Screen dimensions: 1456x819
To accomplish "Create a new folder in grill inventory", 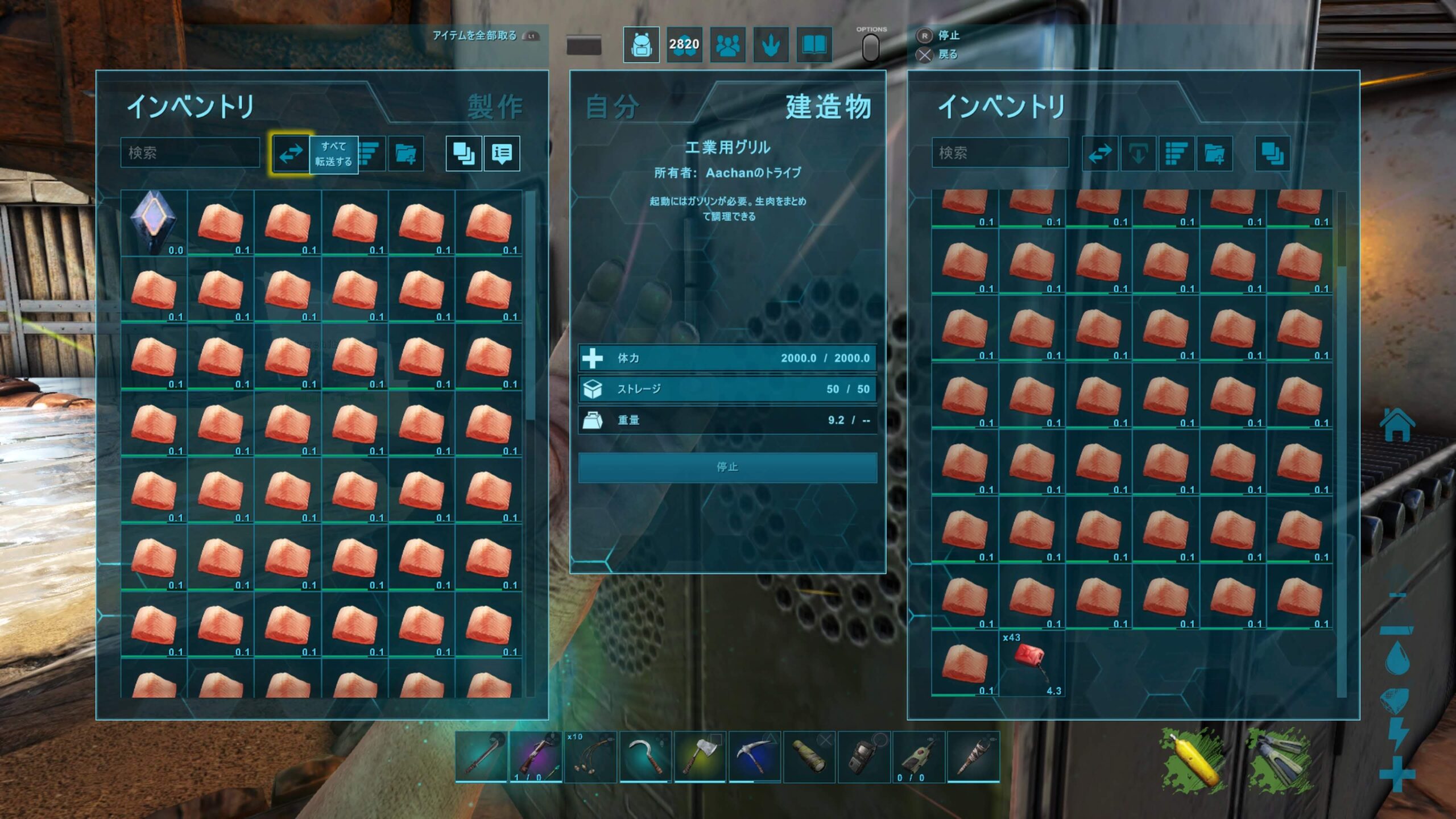I will tap(1214, 153).
